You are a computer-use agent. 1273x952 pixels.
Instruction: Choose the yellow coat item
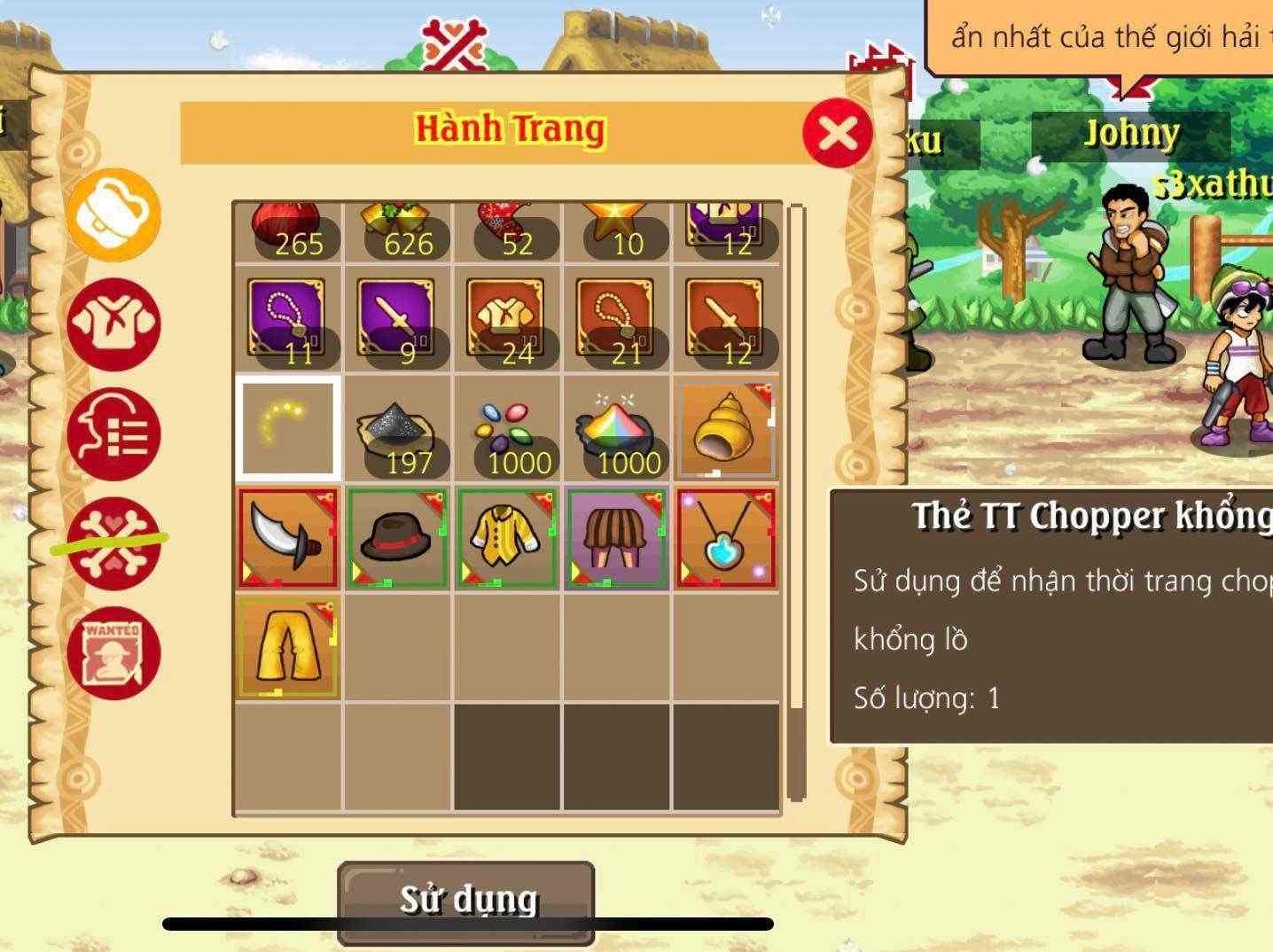click(507, 537)
